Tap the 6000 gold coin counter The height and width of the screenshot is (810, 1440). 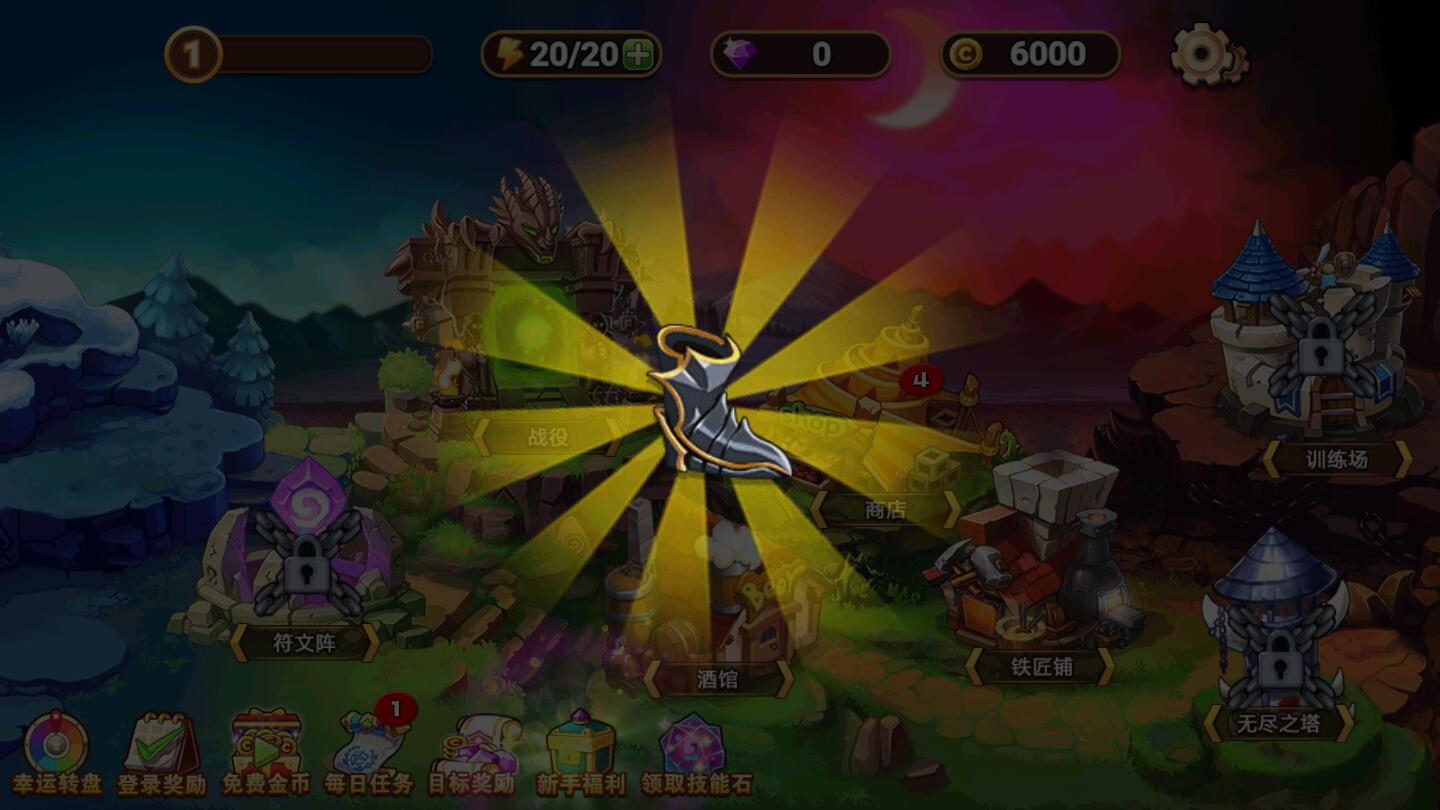(1030, 55)
